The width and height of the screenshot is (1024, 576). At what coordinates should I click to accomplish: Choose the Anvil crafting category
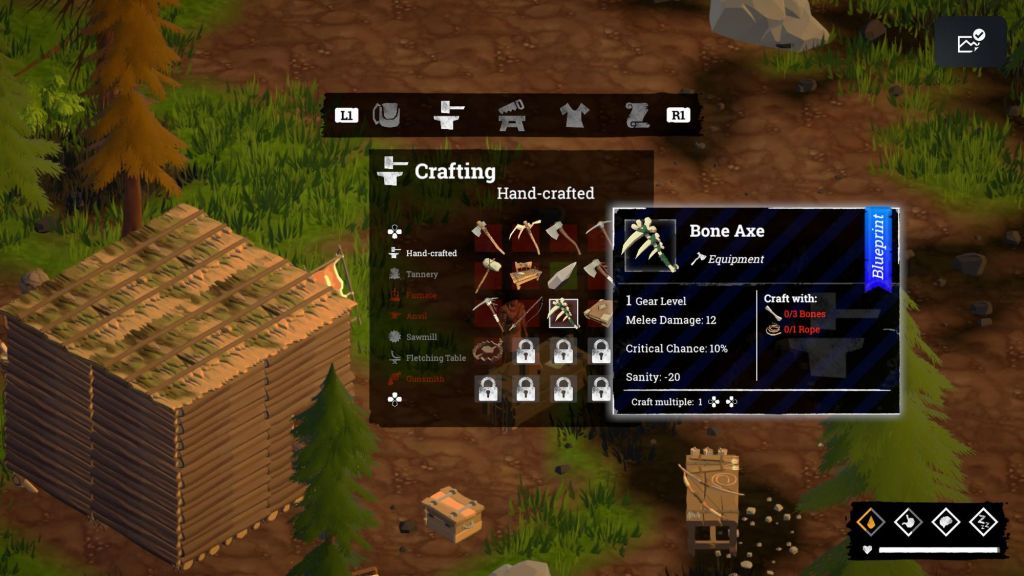click(417, 316)
